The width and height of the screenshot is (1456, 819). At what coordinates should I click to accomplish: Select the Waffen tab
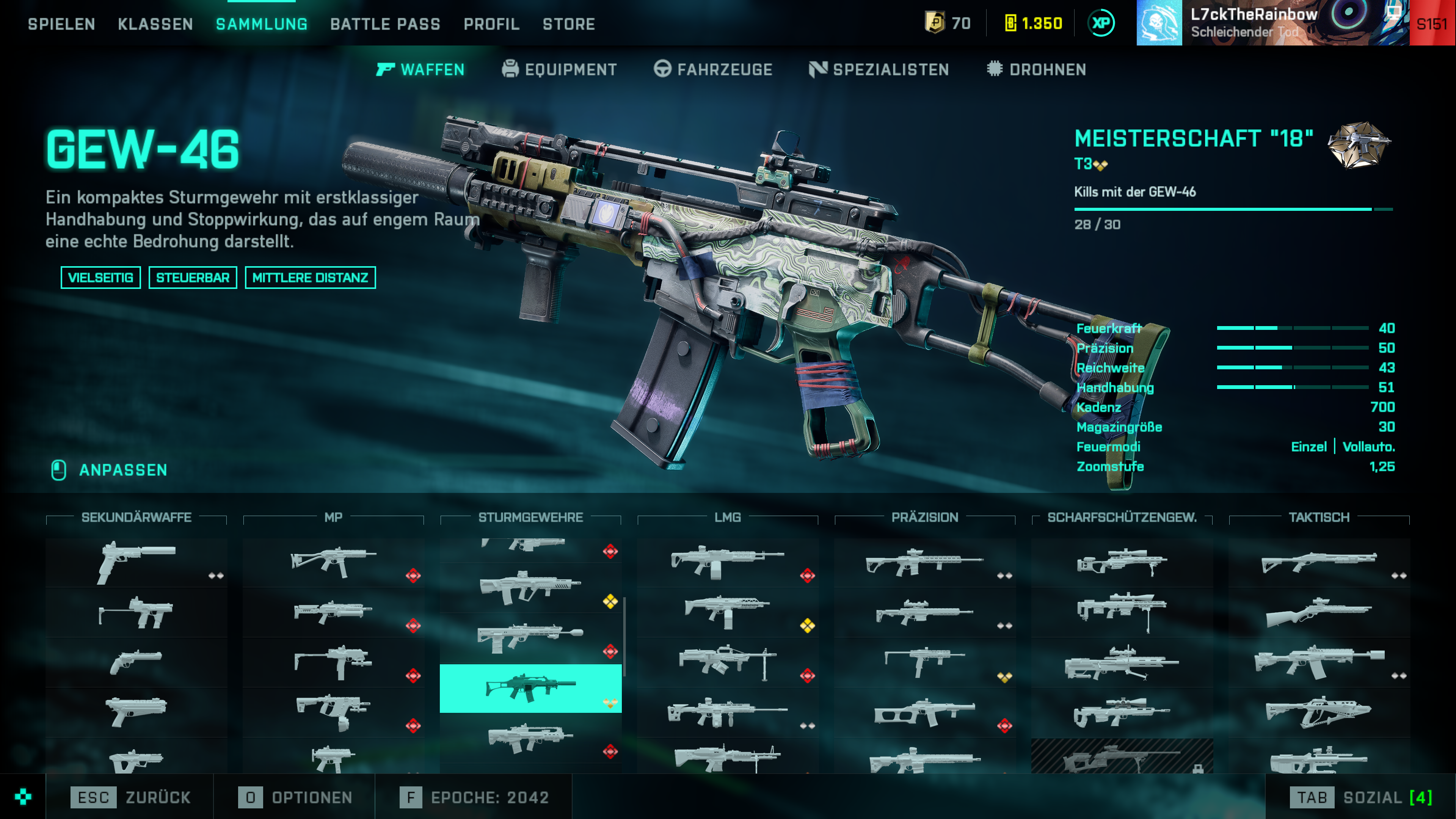420,69
